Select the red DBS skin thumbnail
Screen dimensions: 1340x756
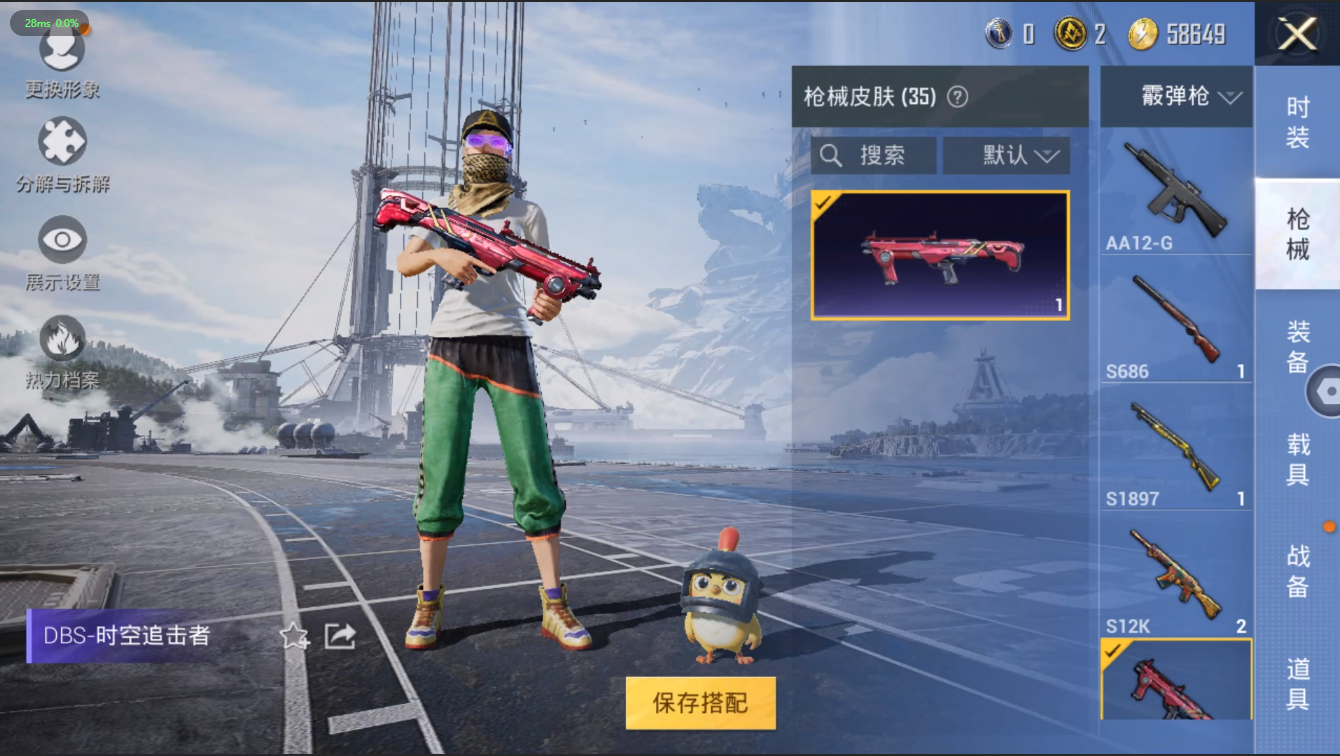tap(940, 255)
